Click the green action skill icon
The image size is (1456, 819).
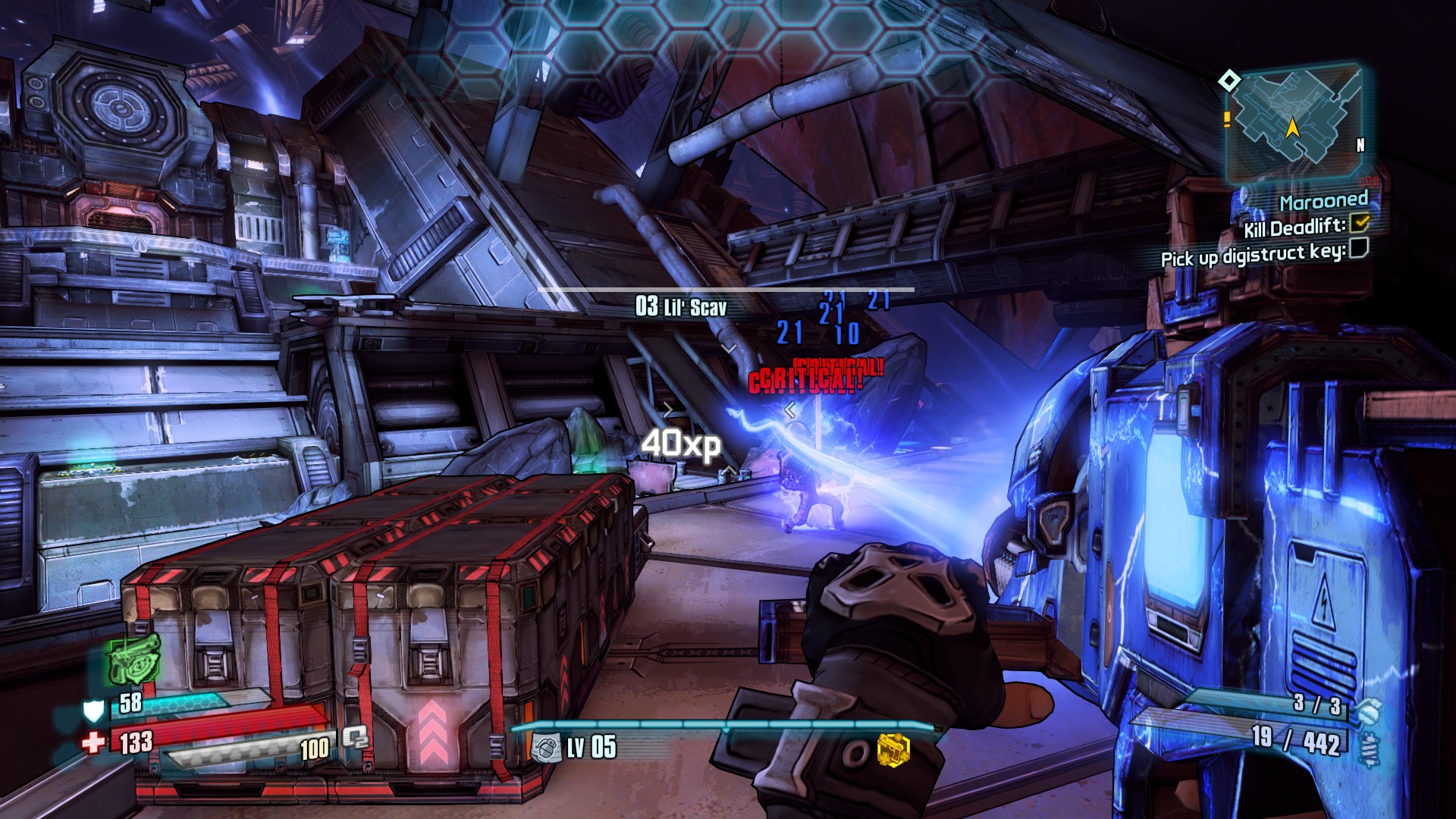click(134, 658)
